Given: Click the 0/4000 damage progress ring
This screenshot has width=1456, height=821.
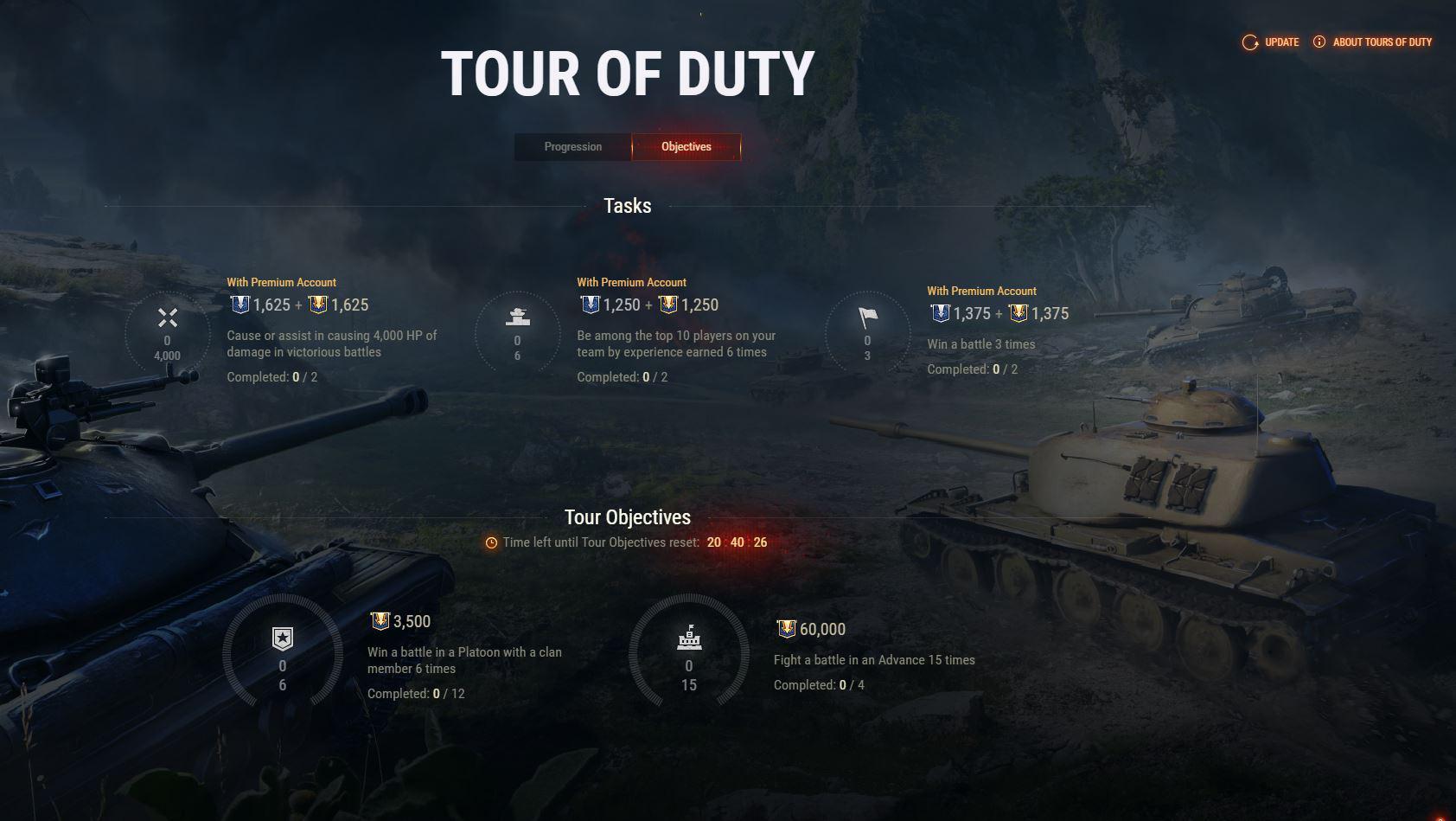Looking at the screenshot, I should pos(167,333).
